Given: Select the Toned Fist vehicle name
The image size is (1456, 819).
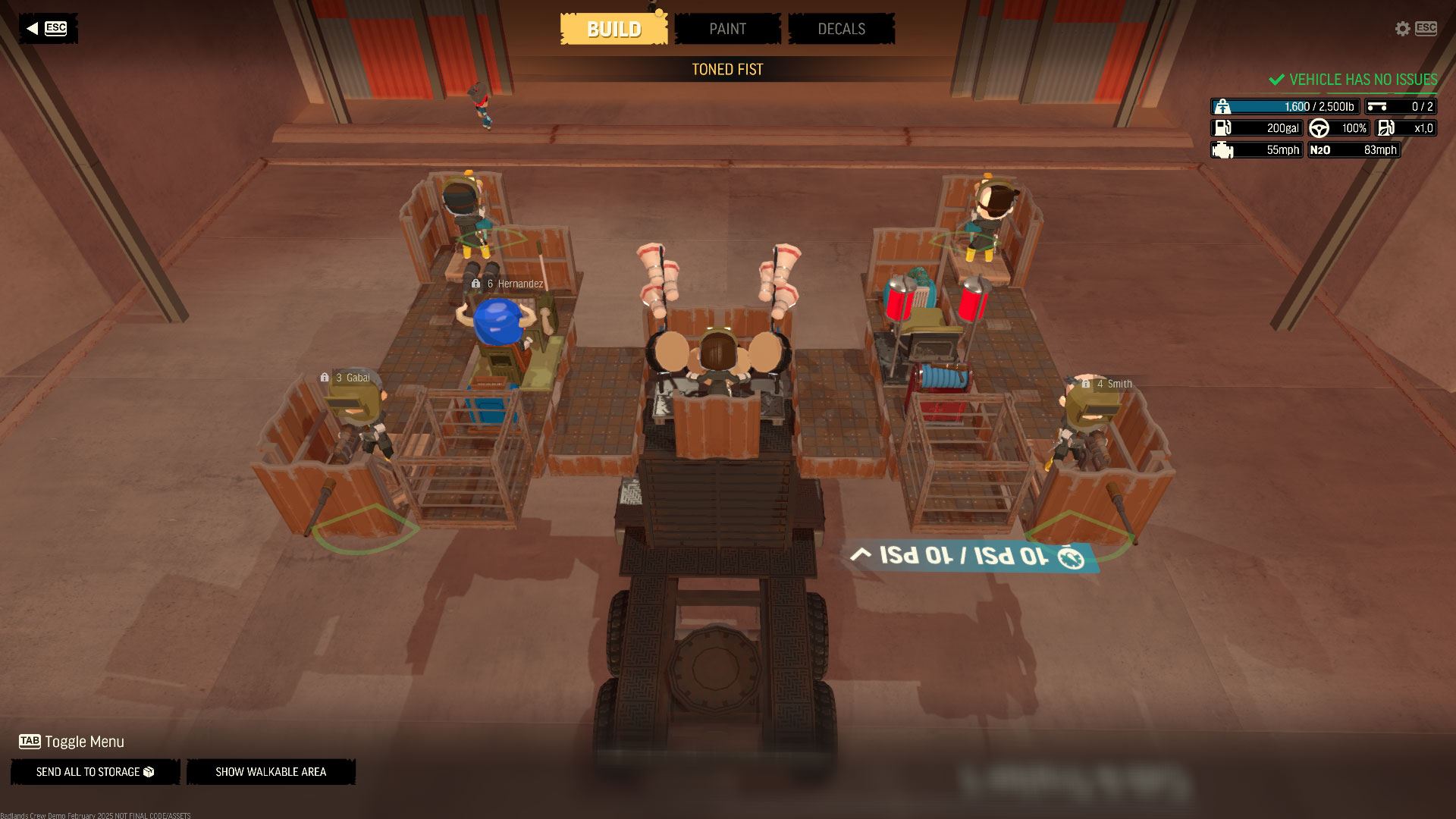Looking at the screenshot, I should (727, 69).
